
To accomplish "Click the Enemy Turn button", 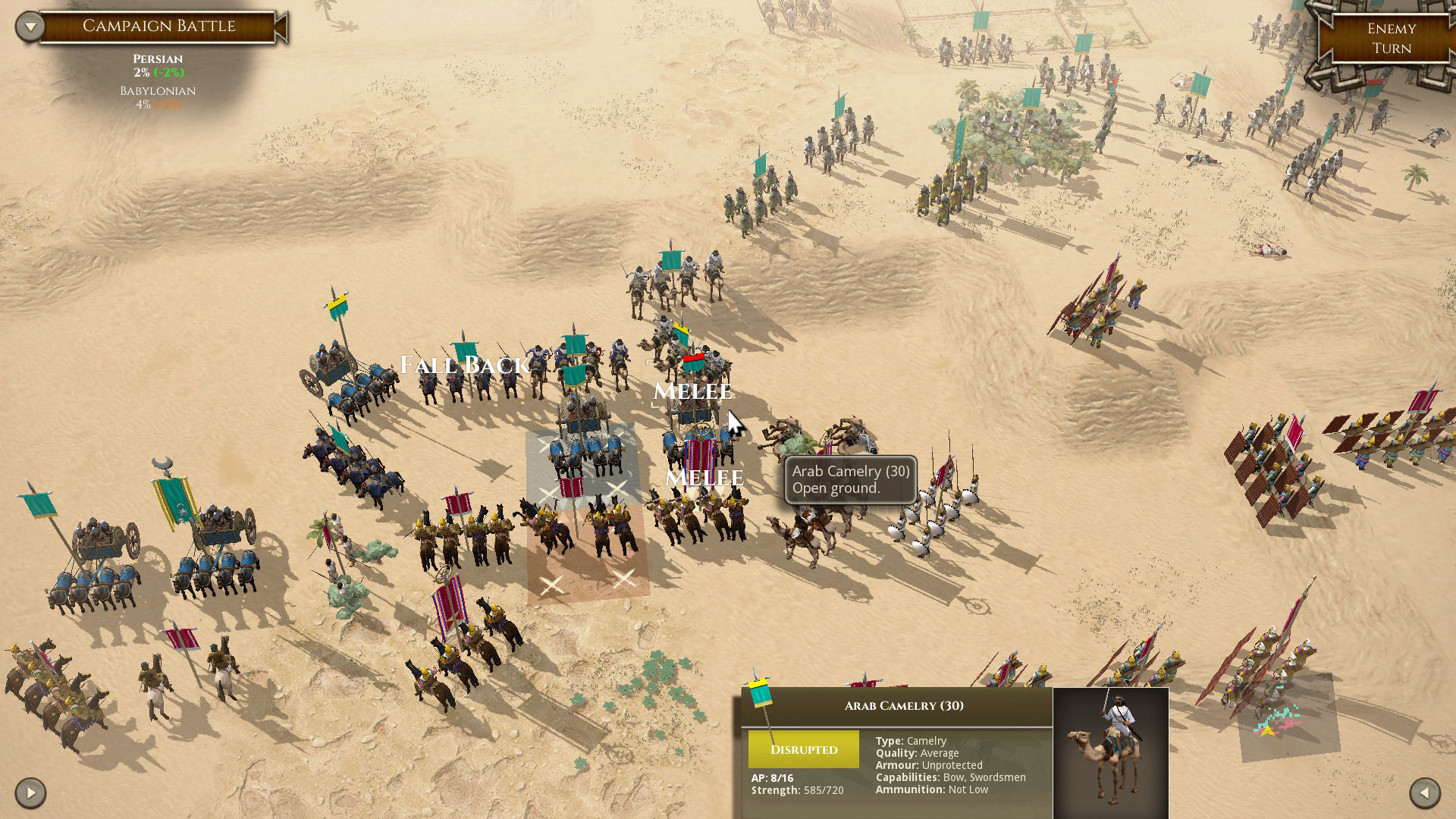I will 1391,39.
